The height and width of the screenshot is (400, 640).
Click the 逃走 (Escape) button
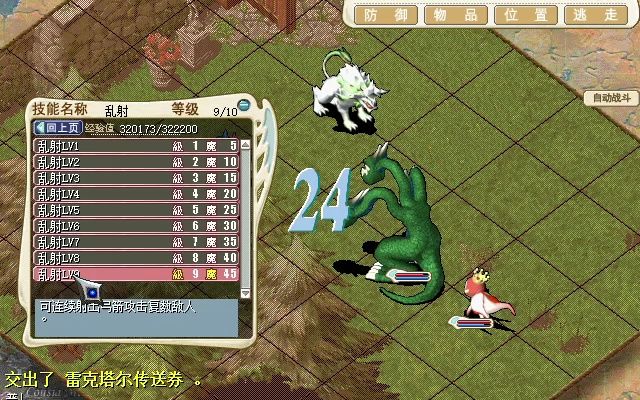click(x=597, y=15)
